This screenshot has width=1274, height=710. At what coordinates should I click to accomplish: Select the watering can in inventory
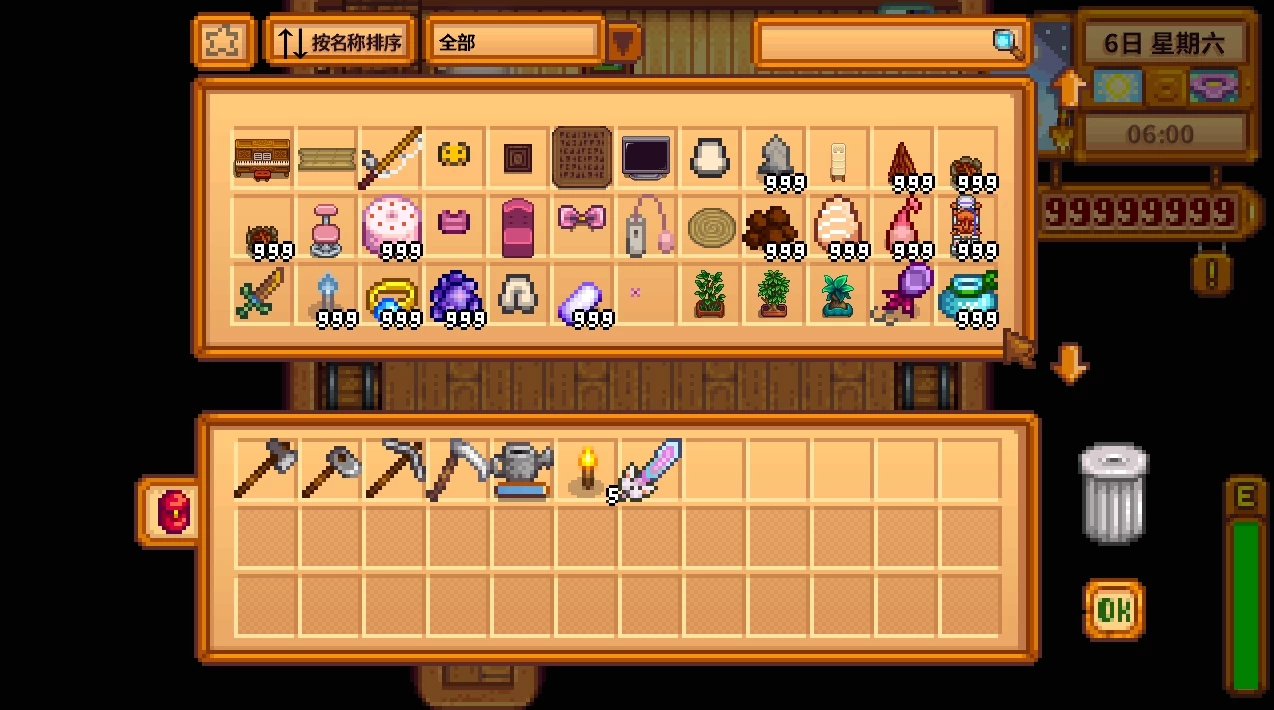pos(522,469)
